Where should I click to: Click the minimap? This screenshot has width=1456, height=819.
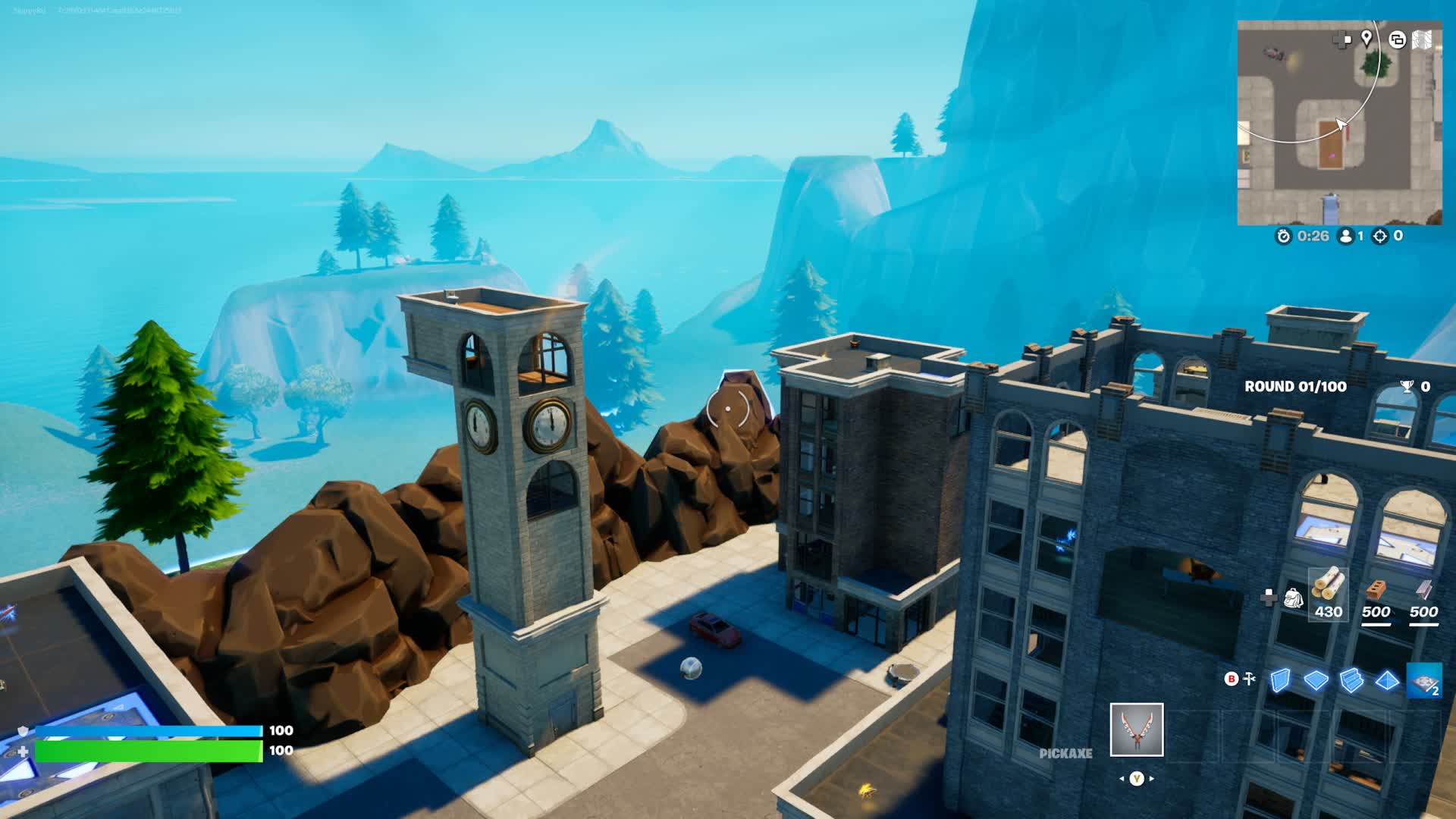point(1339,123)
